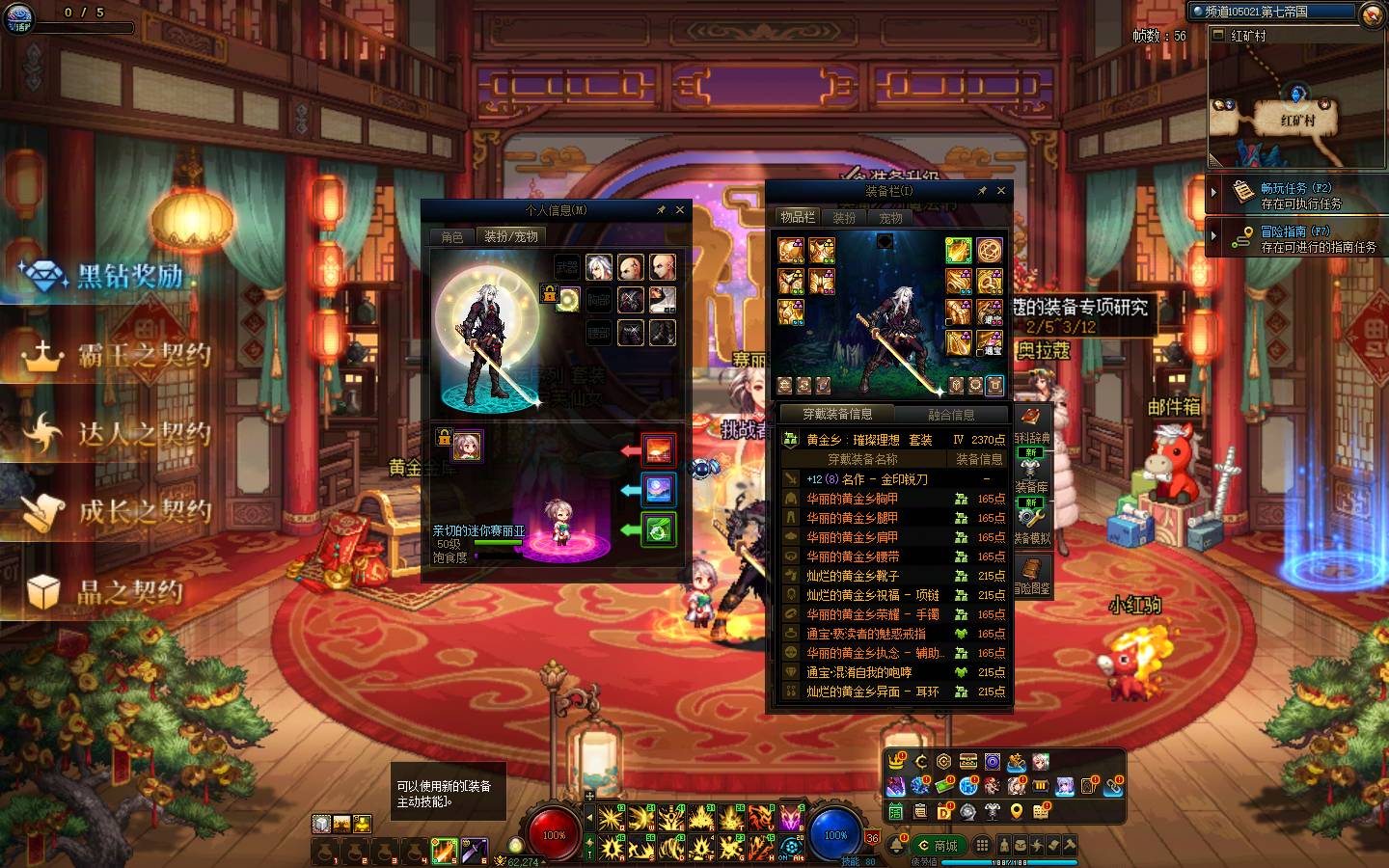Select 华丽的黄金乡胸甲 equipment row

tap(852, 499)
